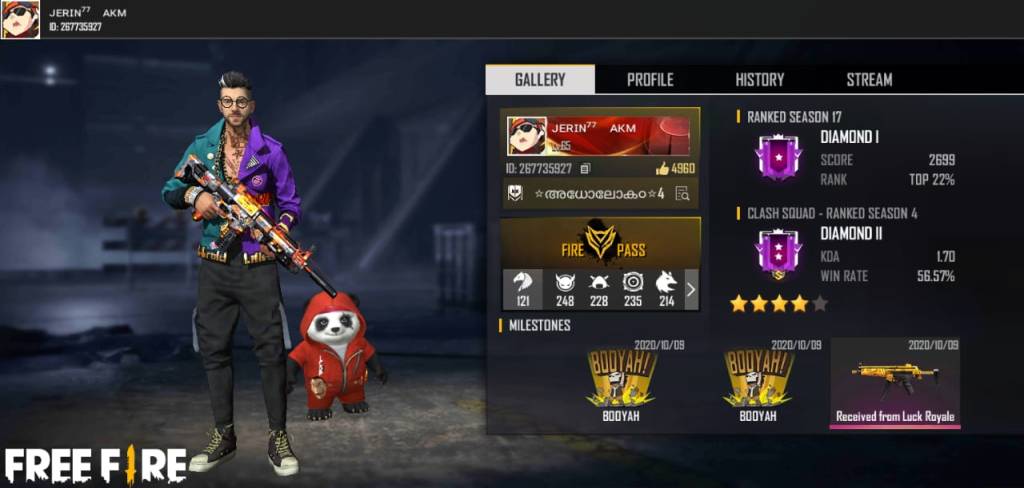Go to the Stream tab
This screenshot has height=488, width=1024.
coord(869,80)
